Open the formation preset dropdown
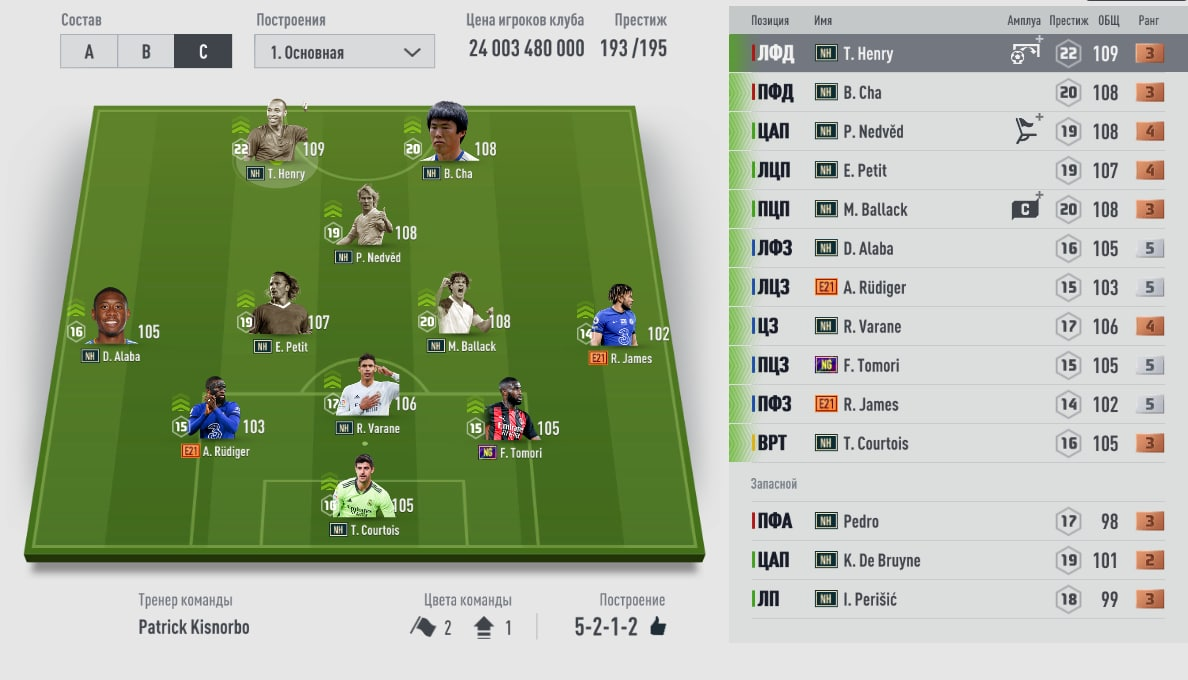 344,52
